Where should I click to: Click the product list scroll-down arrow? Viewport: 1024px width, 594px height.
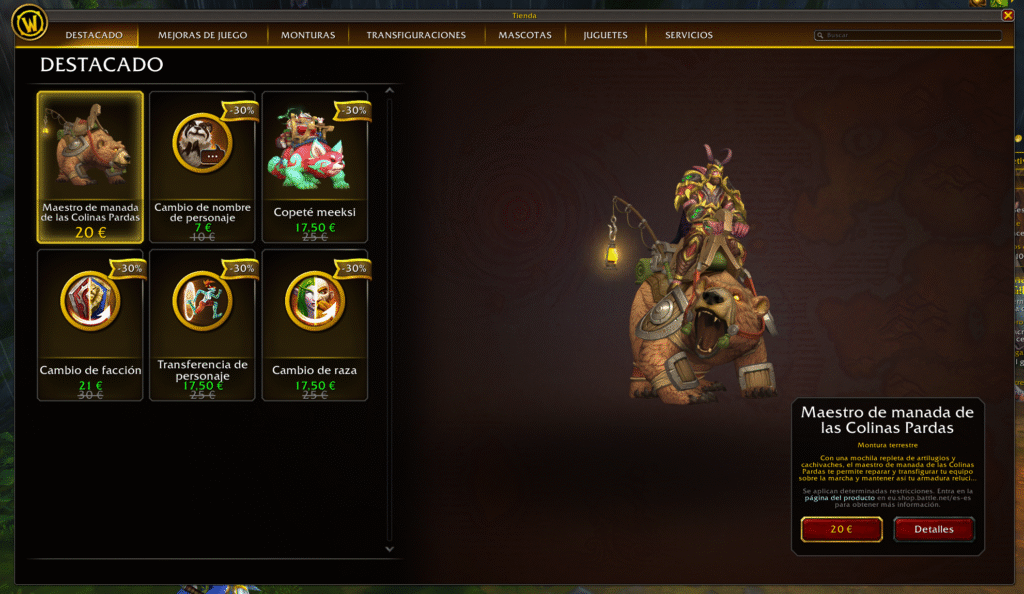point(390,548)
